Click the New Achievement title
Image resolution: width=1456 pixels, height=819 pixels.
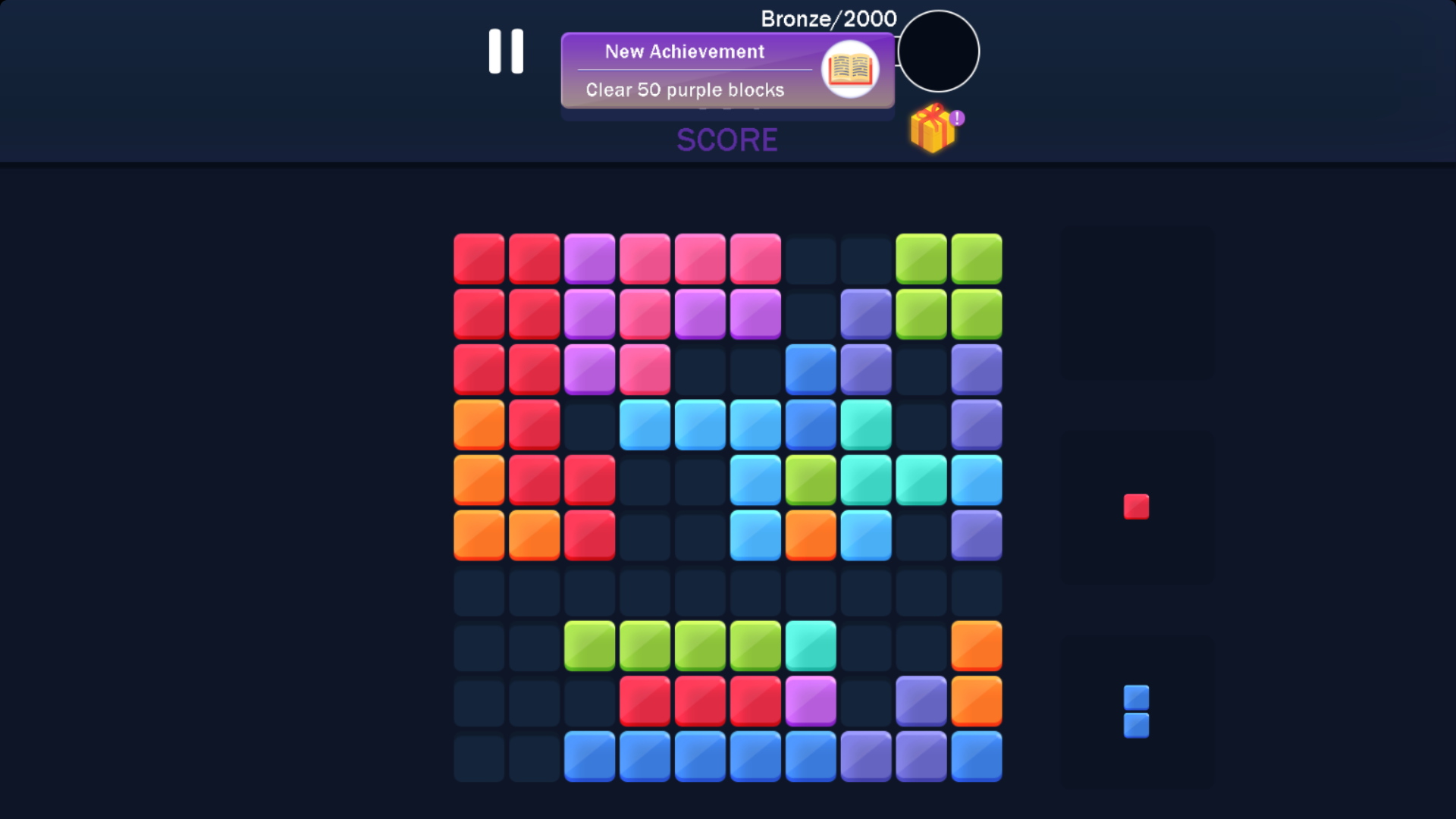(x=685, y=52)
